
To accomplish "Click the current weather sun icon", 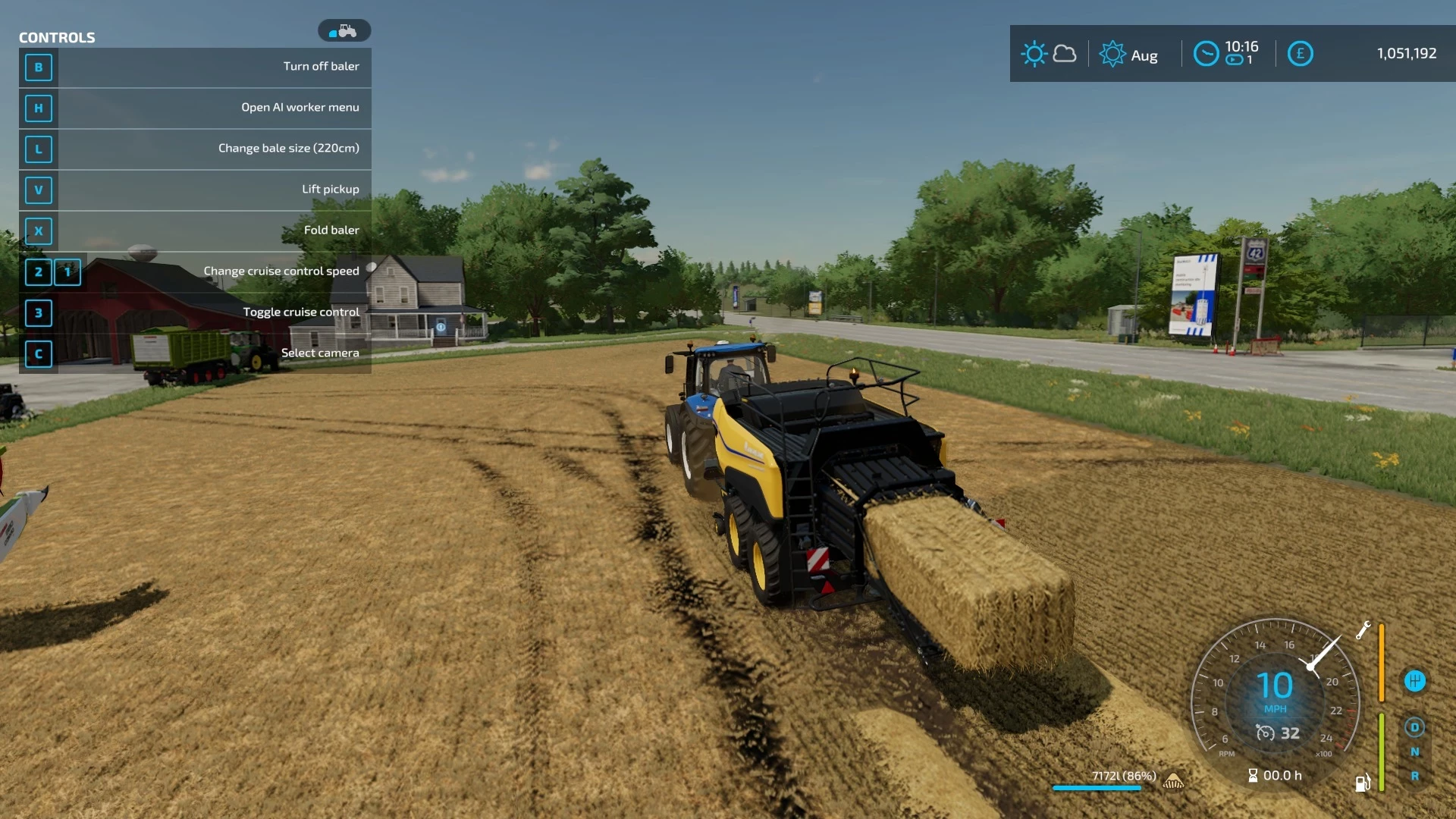I will click(1034, 53).
